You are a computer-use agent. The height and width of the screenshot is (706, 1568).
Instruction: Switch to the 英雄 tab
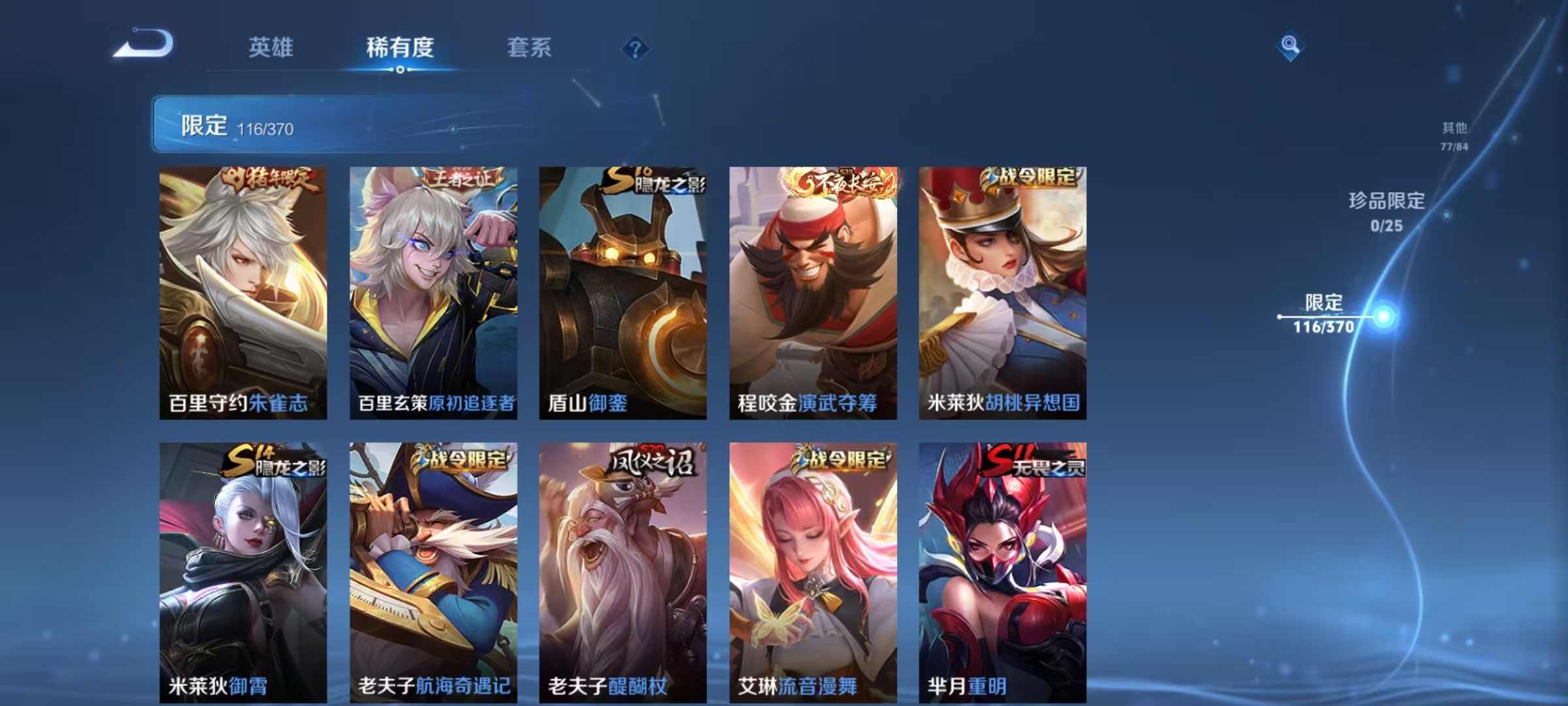coord(272,47)
